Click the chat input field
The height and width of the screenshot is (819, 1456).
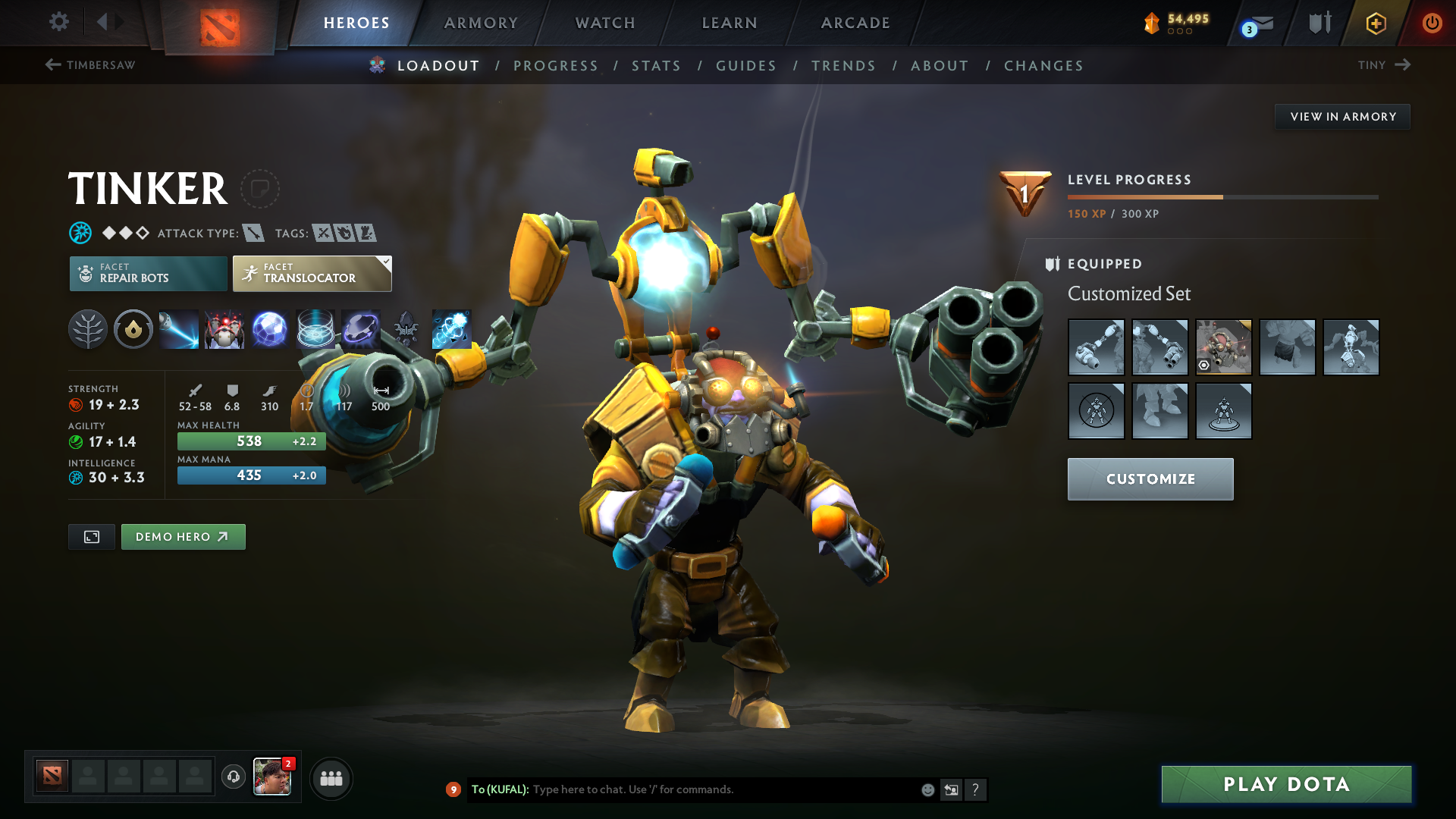click(x=720, y=789)
